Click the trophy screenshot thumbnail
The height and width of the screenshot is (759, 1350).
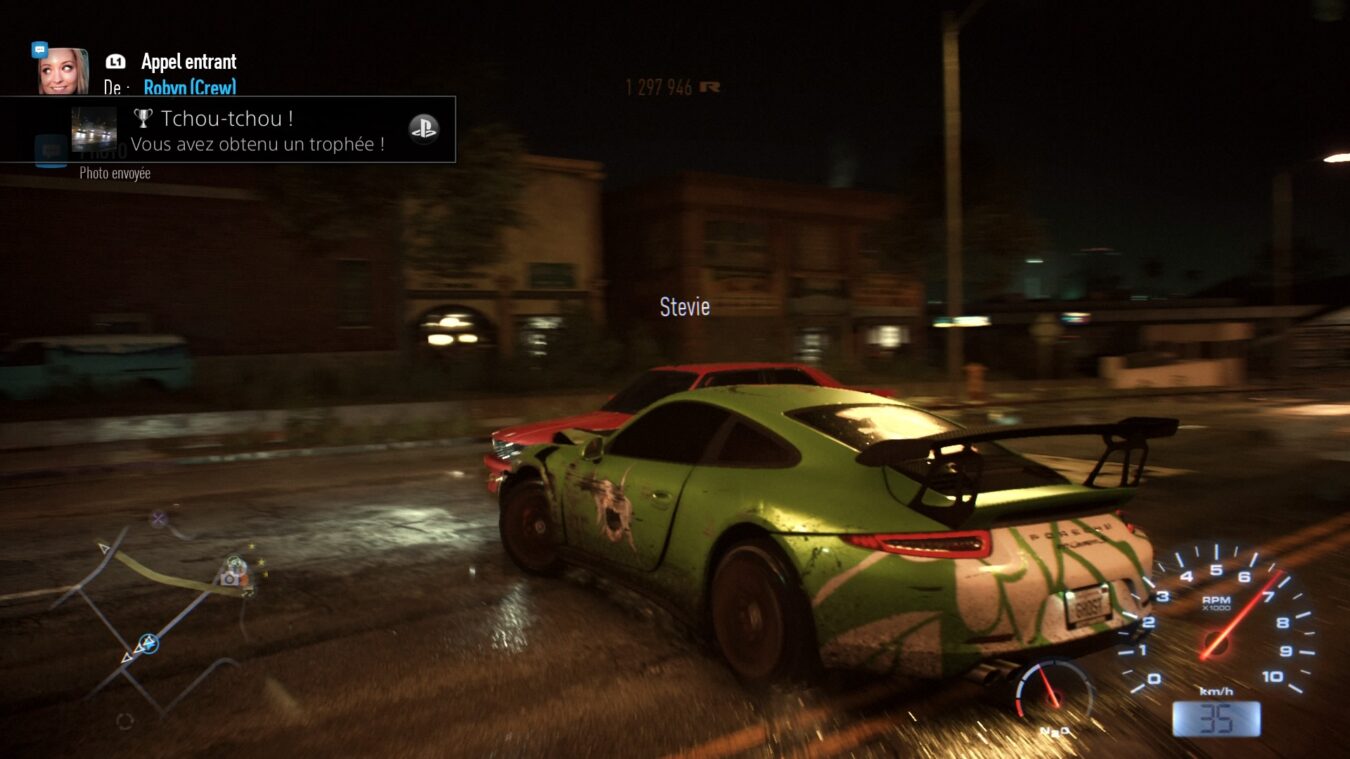(94, 129)
